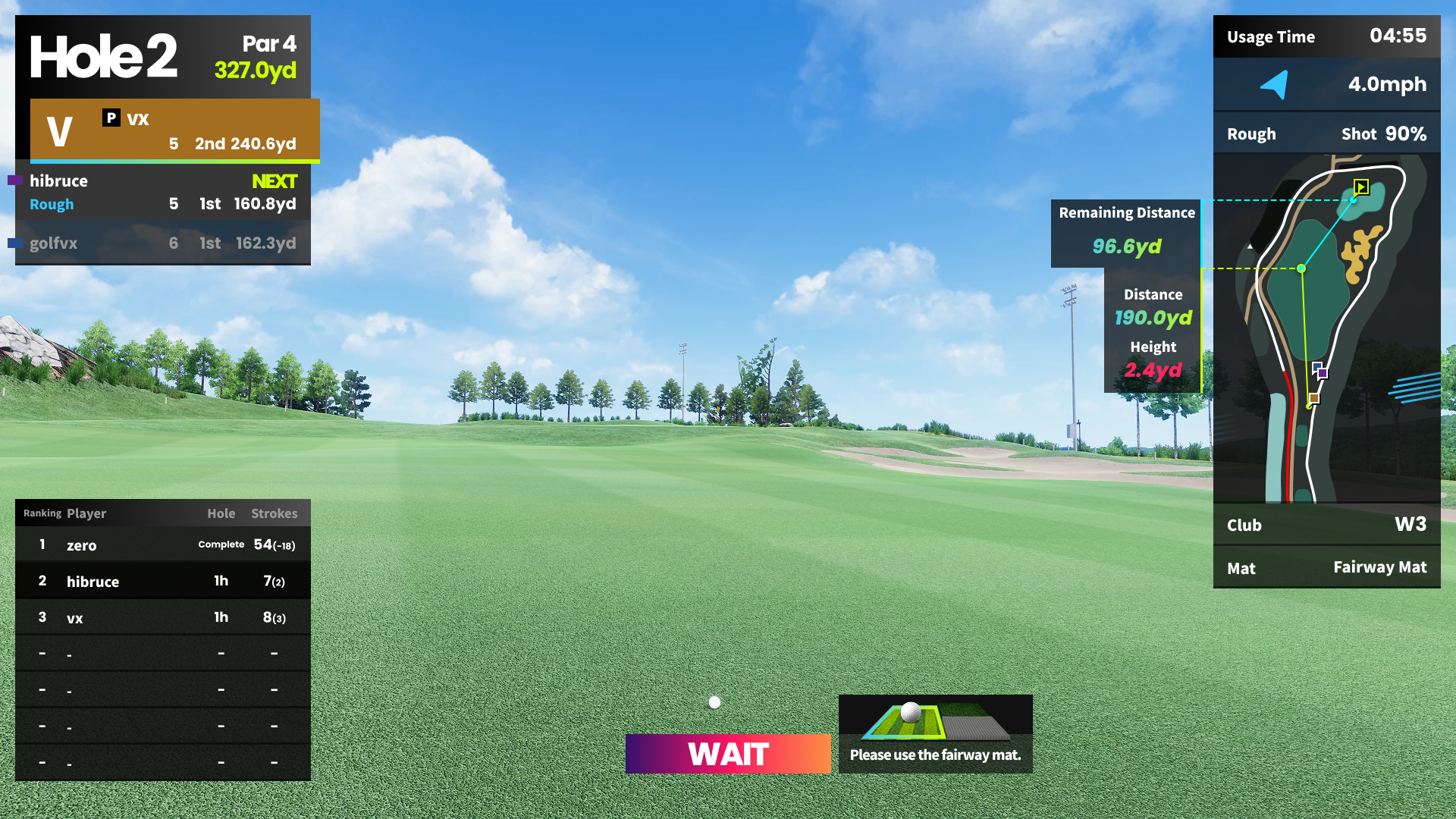Change the Fairway Mat setting
Image resolution: width=1456 pixels, height=819 pixels.
pos(1326,567)
